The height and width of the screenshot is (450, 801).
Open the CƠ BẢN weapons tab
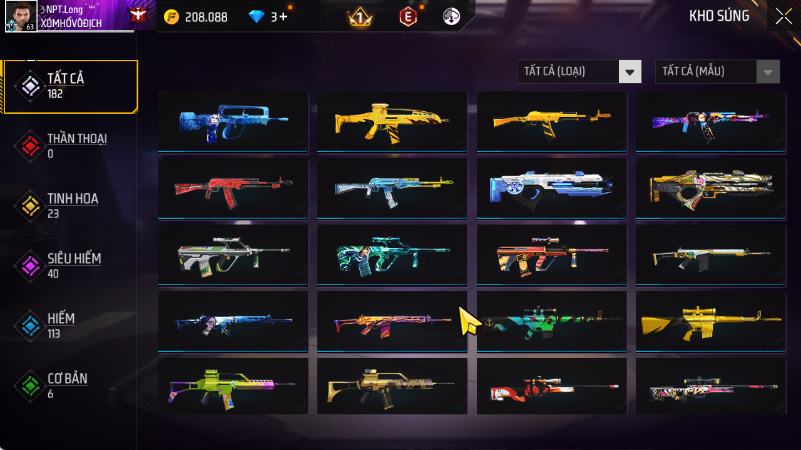coord(70,385)
